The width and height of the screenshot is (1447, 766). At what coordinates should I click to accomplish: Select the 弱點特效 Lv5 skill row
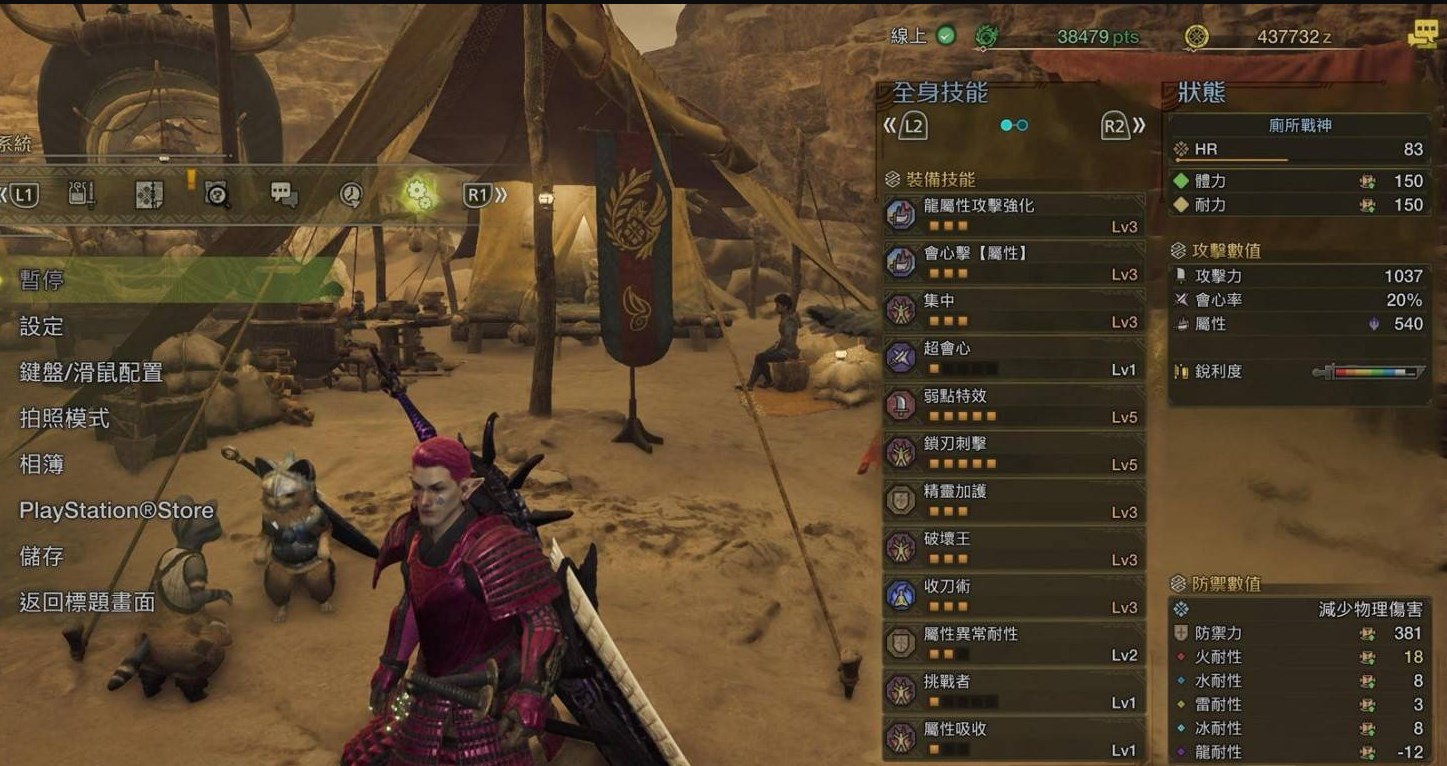(x=1014, y=404)
